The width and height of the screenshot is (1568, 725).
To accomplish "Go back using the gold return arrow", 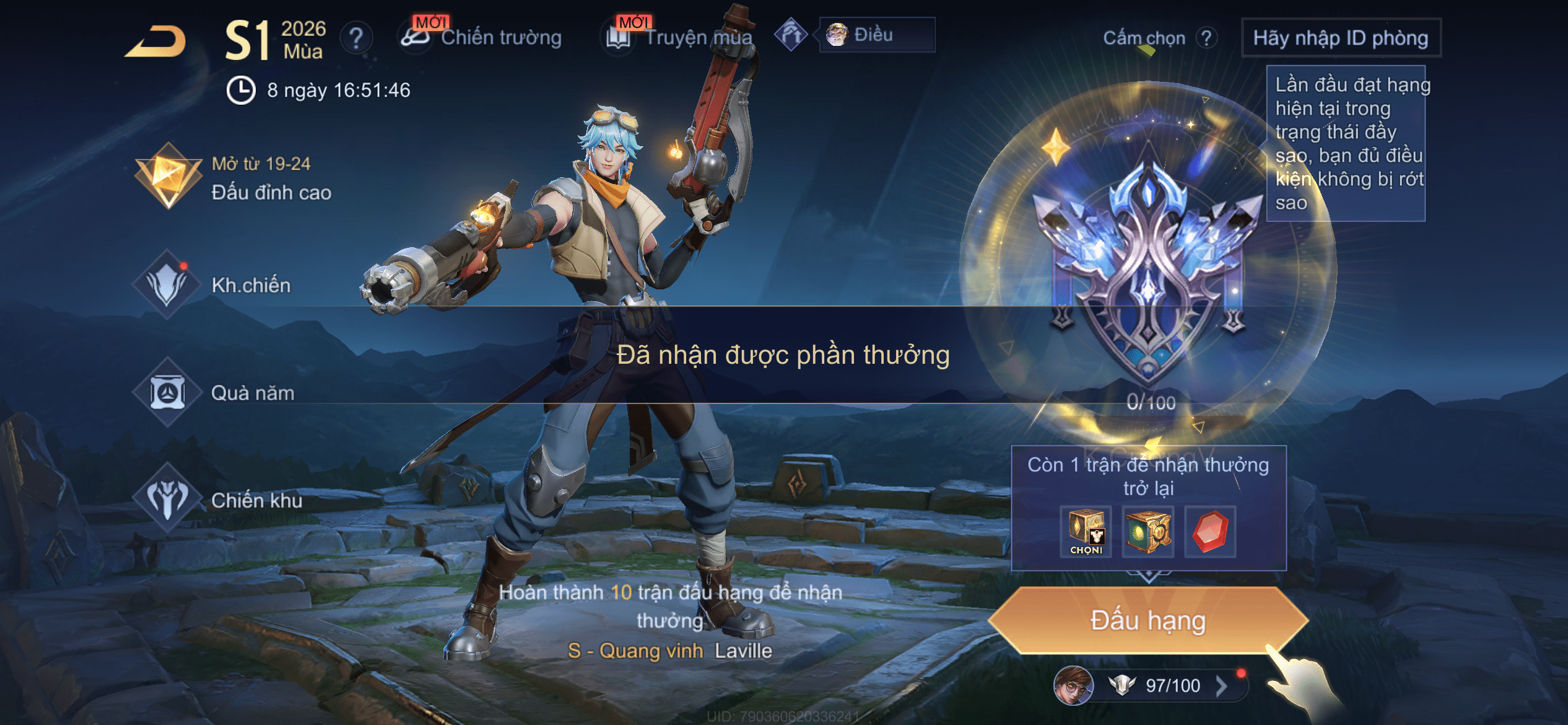I will [156, 42].
